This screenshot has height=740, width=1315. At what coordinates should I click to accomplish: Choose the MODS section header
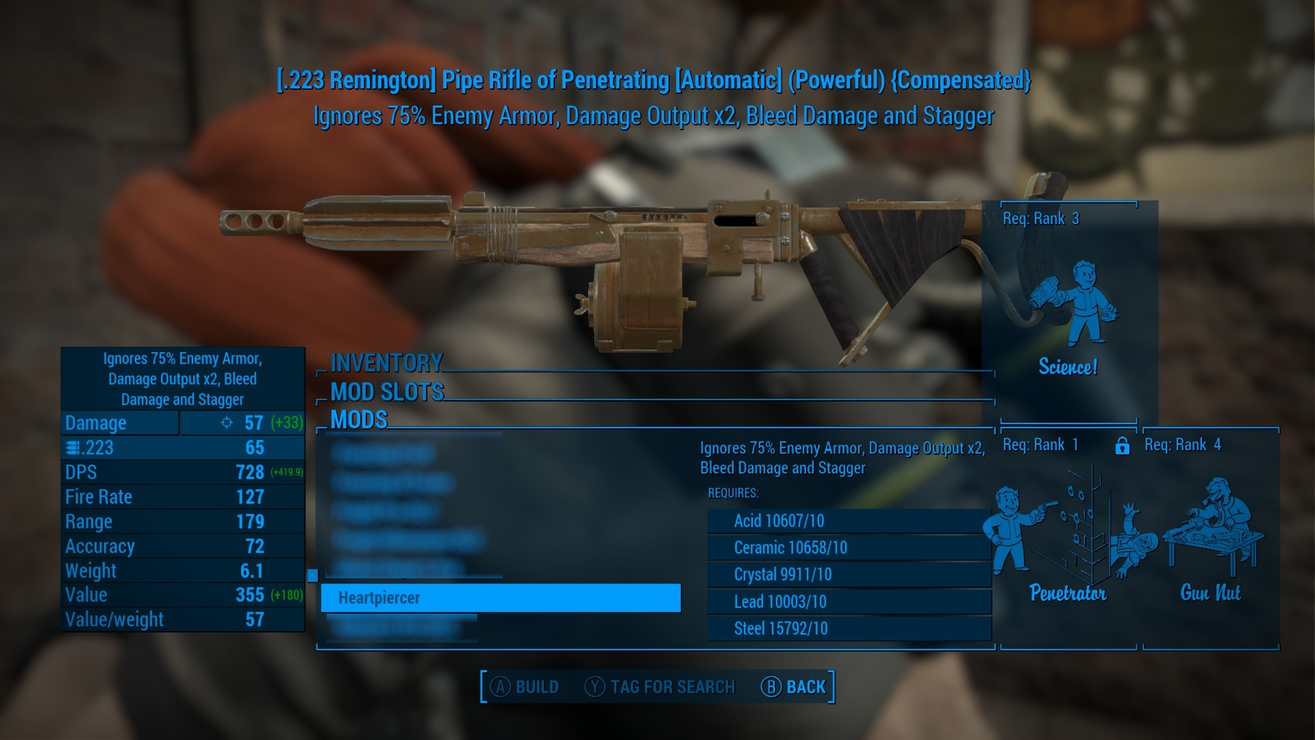click(359, 419)
